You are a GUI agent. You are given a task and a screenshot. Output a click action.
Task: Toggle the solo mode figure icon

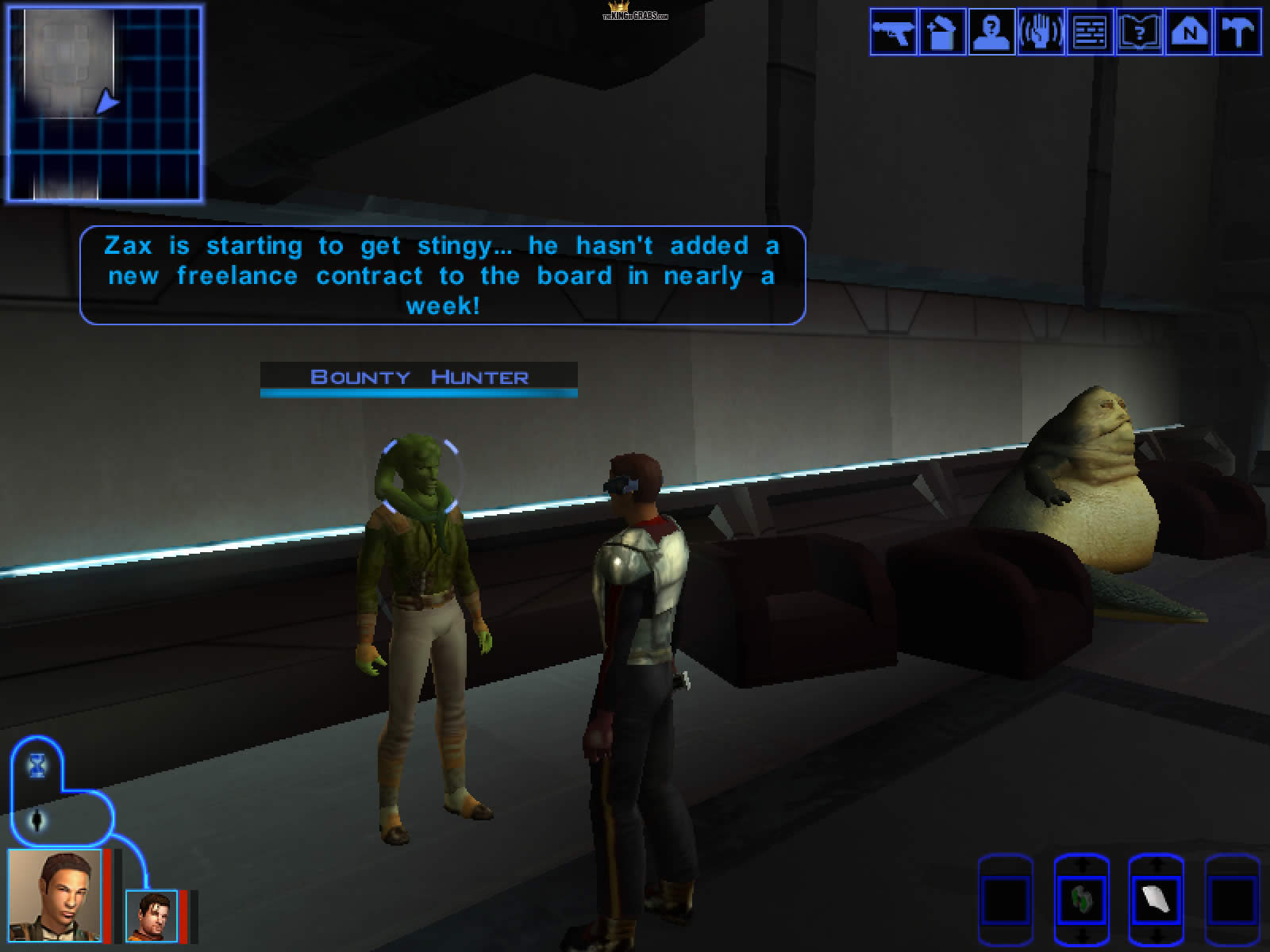(x=37, y=820)
